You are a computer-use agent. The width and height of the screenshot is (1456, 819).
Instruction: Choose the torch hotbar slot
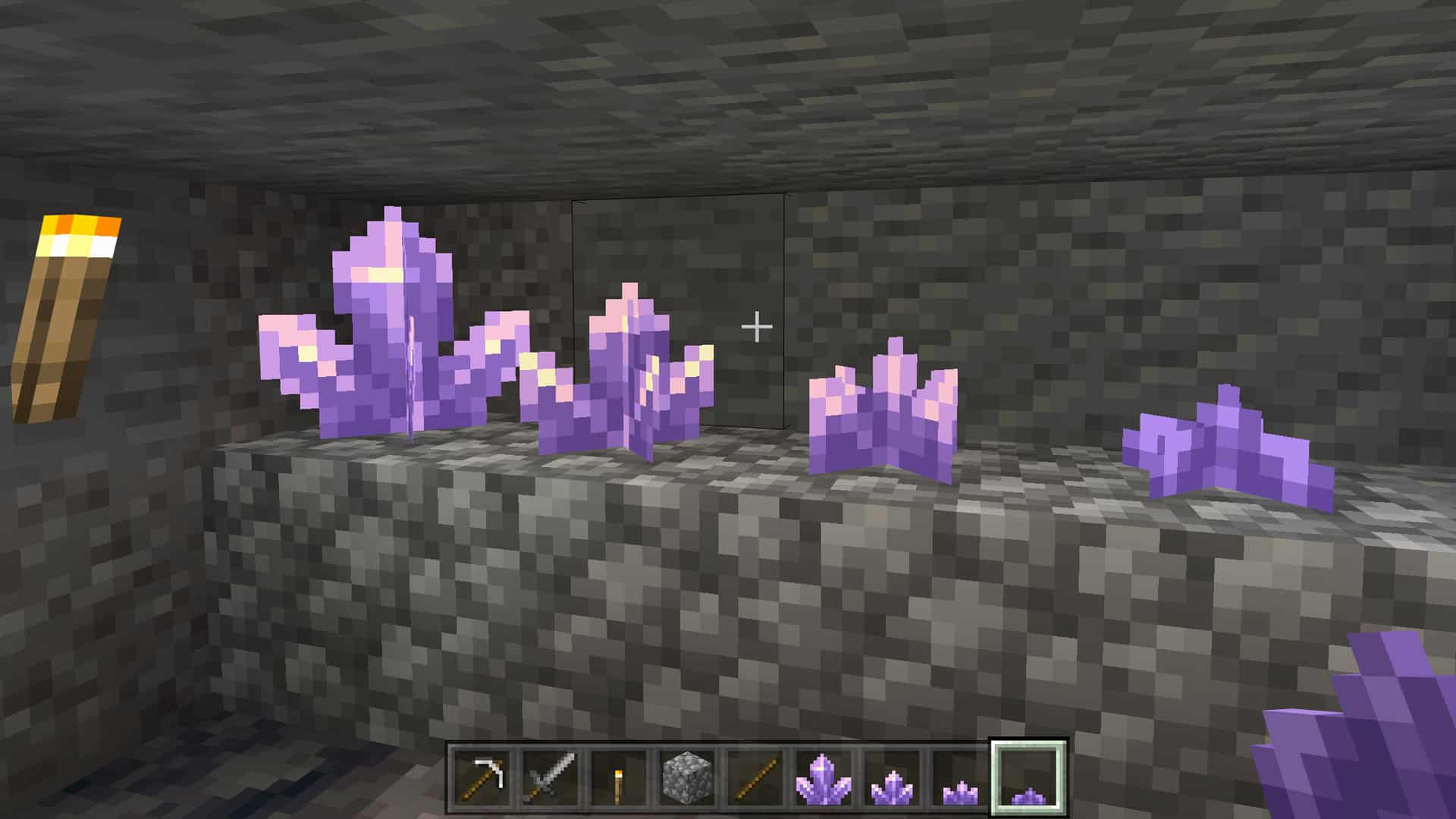(619, 778)
